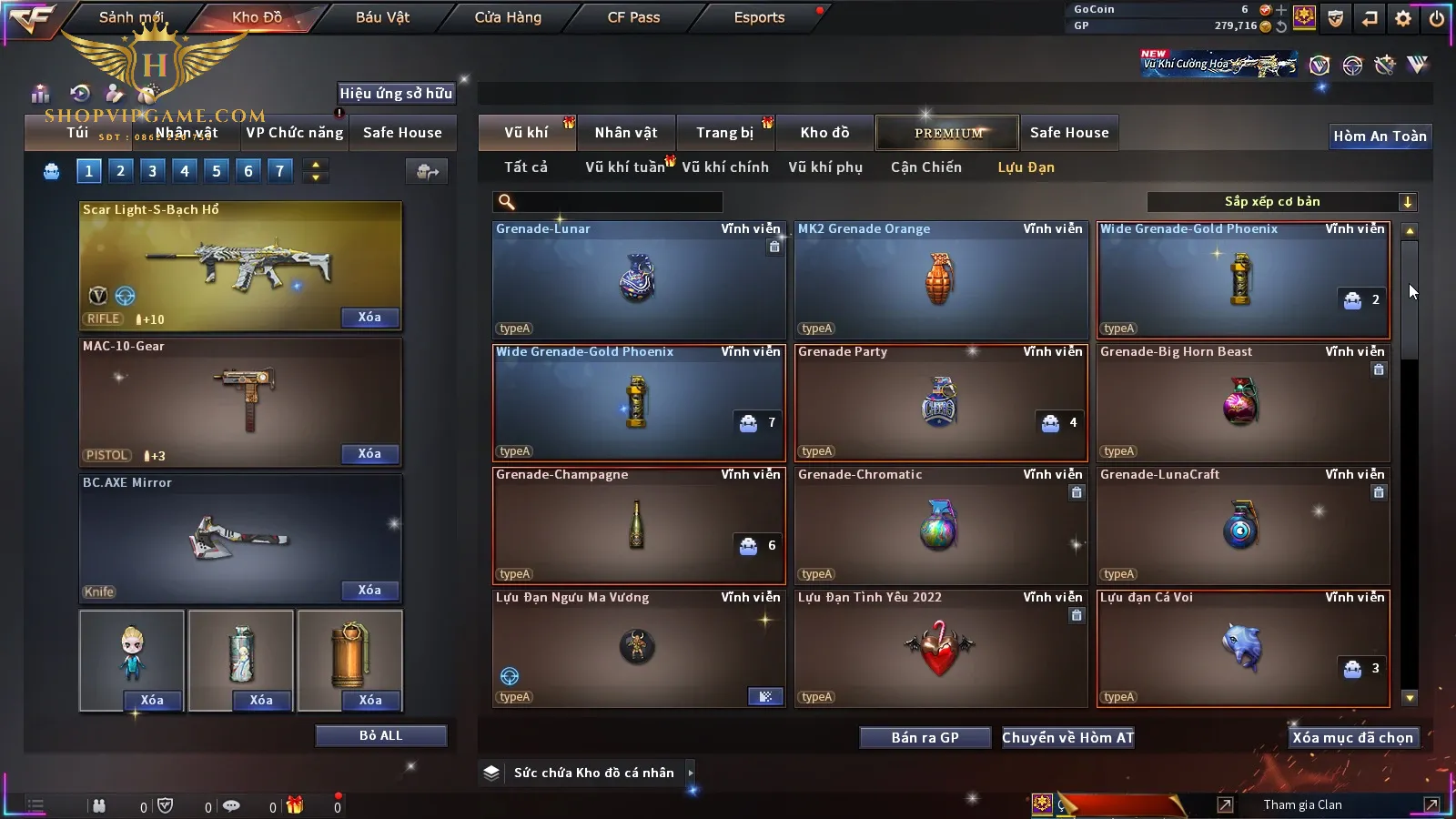Click the Bỏ ALL button
Image resolution: width=1456 pixels, height=819 pixels.
[380, 735]
